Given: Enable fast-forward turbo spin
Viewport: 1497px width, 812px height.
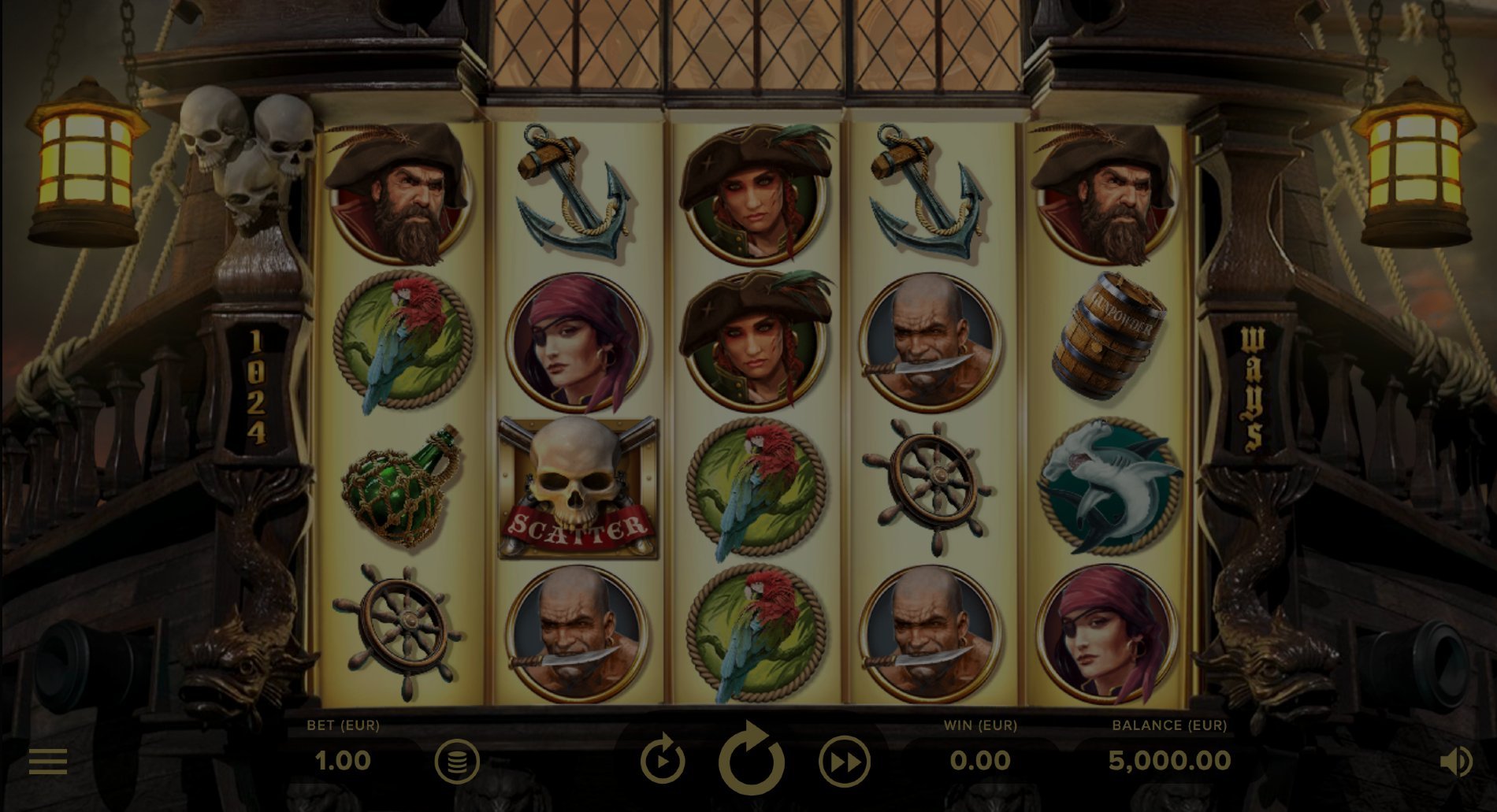Looking at the screenshot, I should click(844, 762).
